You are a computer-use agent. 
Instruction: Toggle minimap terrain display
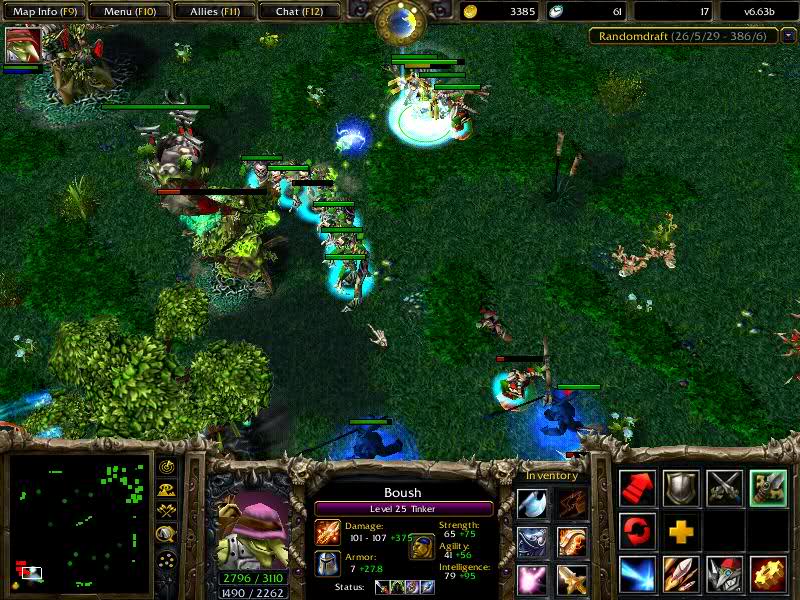point(167,490)
